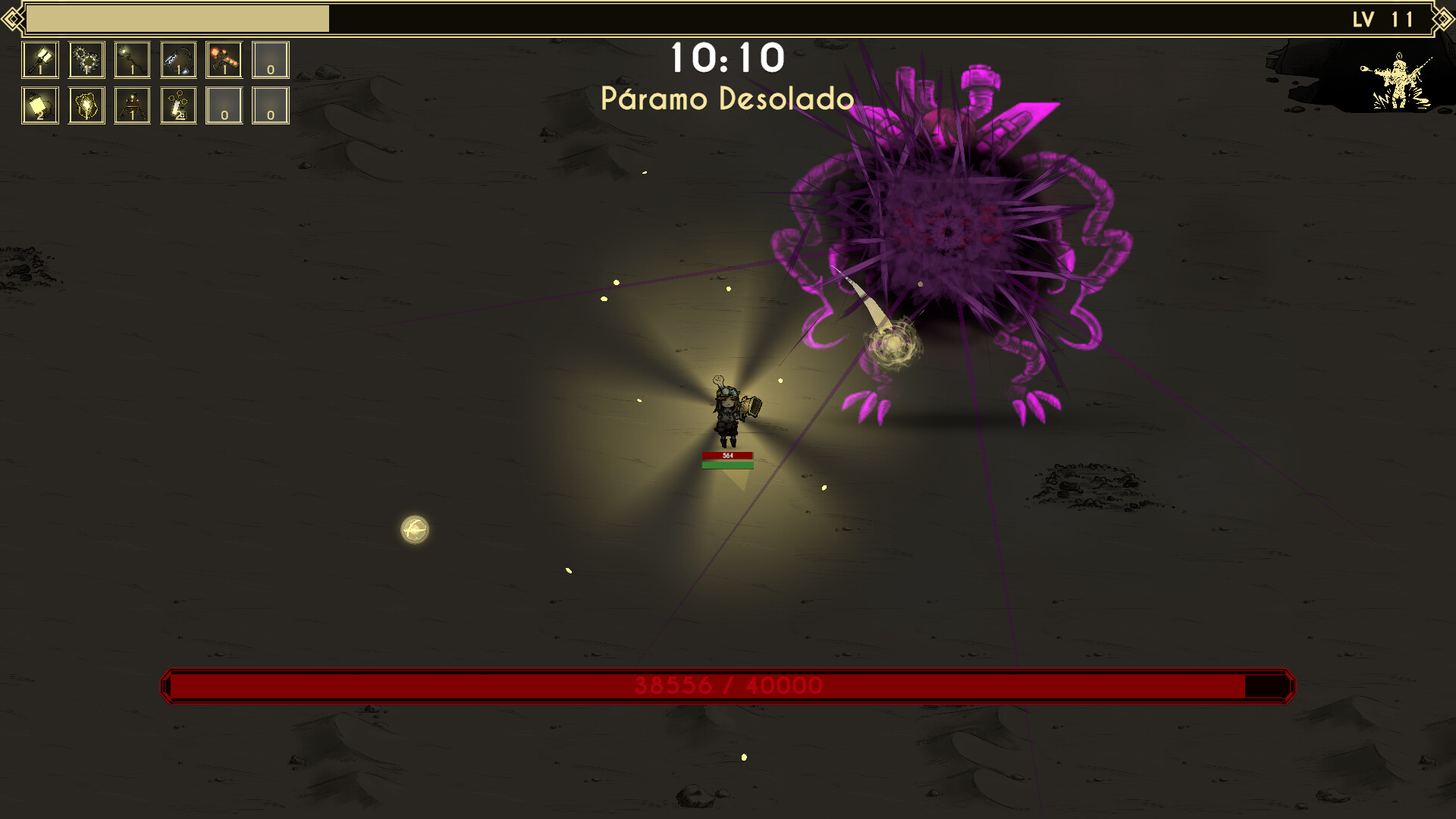The image size is (1456, 819).
Task: Click the empty weapon slot showing 0
Action: [x=270, y=59]
